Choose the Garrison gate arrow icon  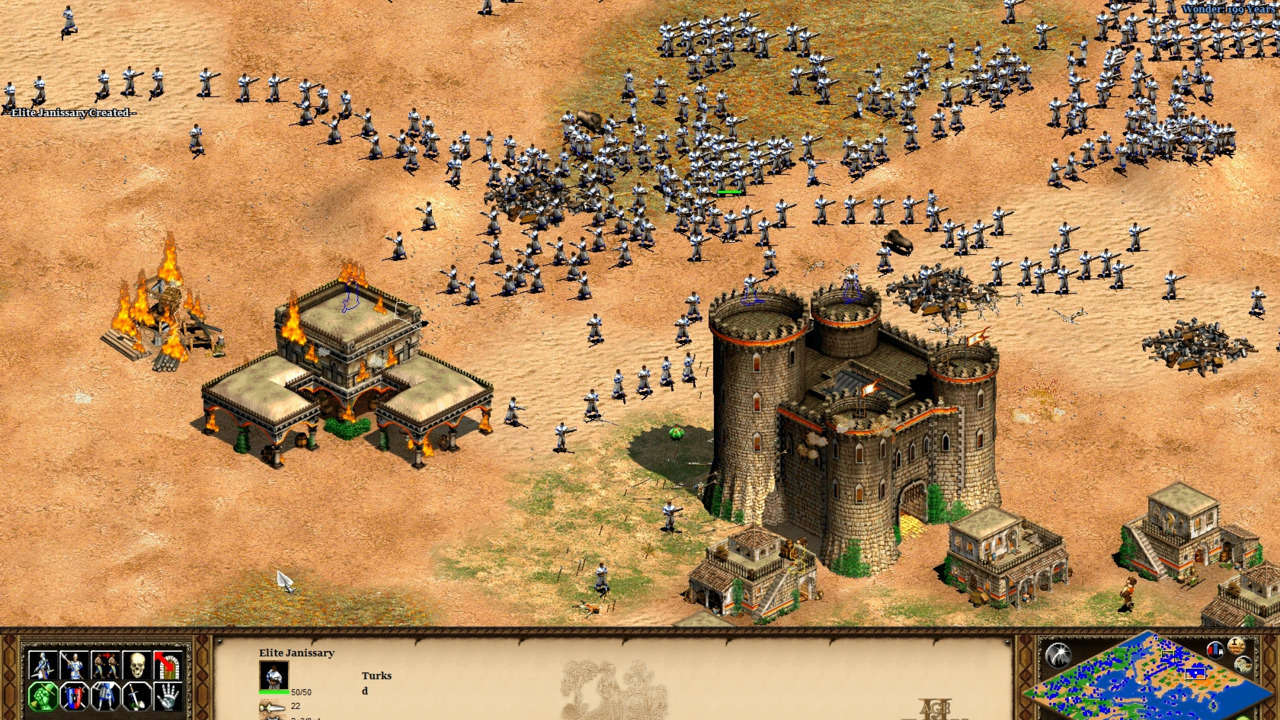(x=169, y=665)
